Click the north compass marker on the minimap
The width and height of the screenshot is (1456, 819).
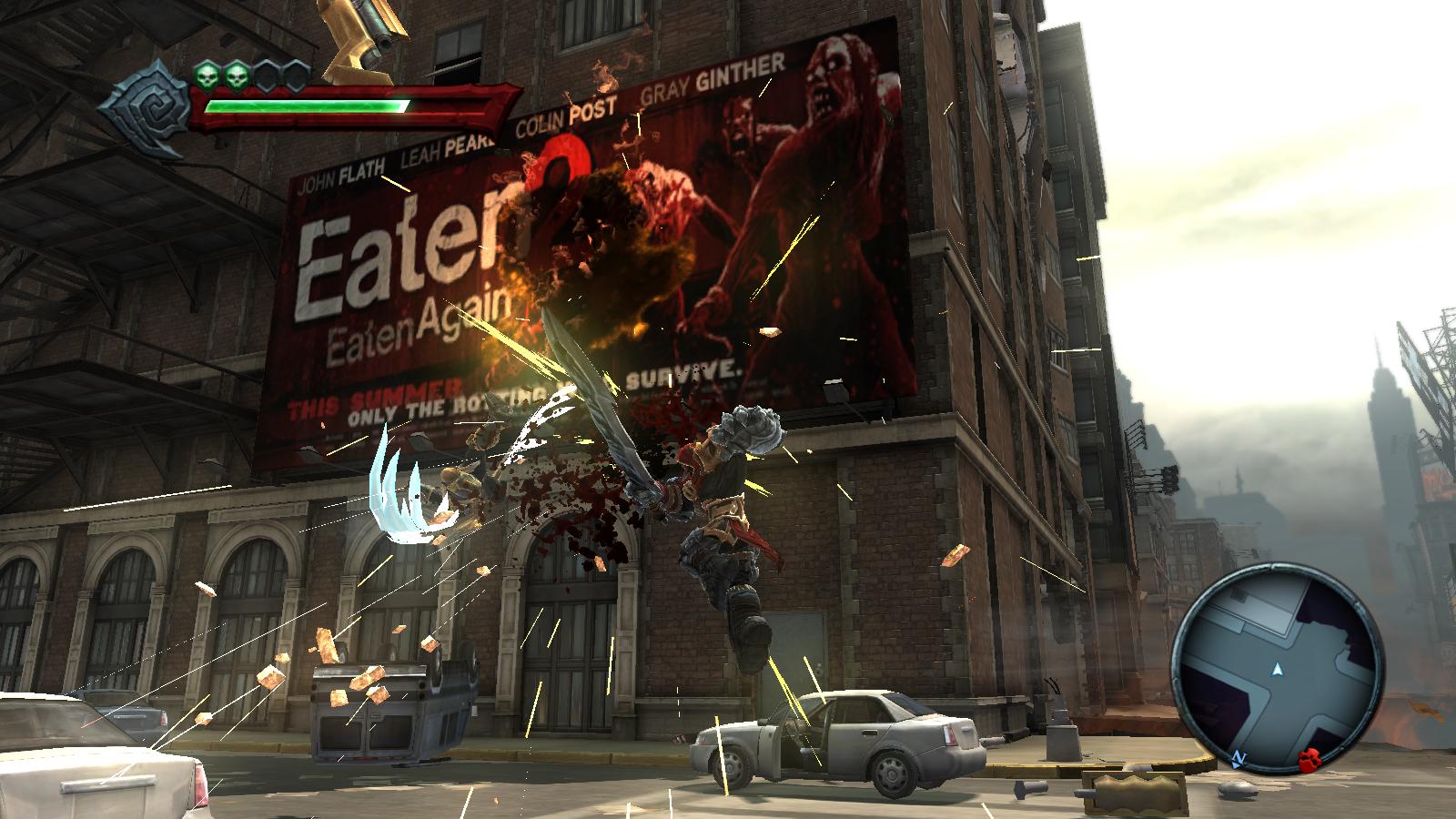1238,757
